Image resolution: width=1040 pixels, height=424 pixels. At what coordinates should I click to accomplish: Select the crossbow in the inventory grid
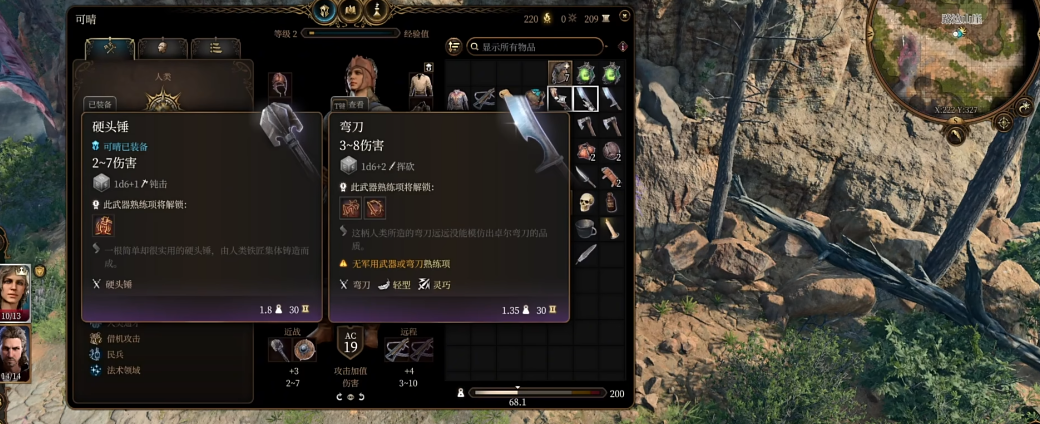pyautogui.click(x=484, y=98)
